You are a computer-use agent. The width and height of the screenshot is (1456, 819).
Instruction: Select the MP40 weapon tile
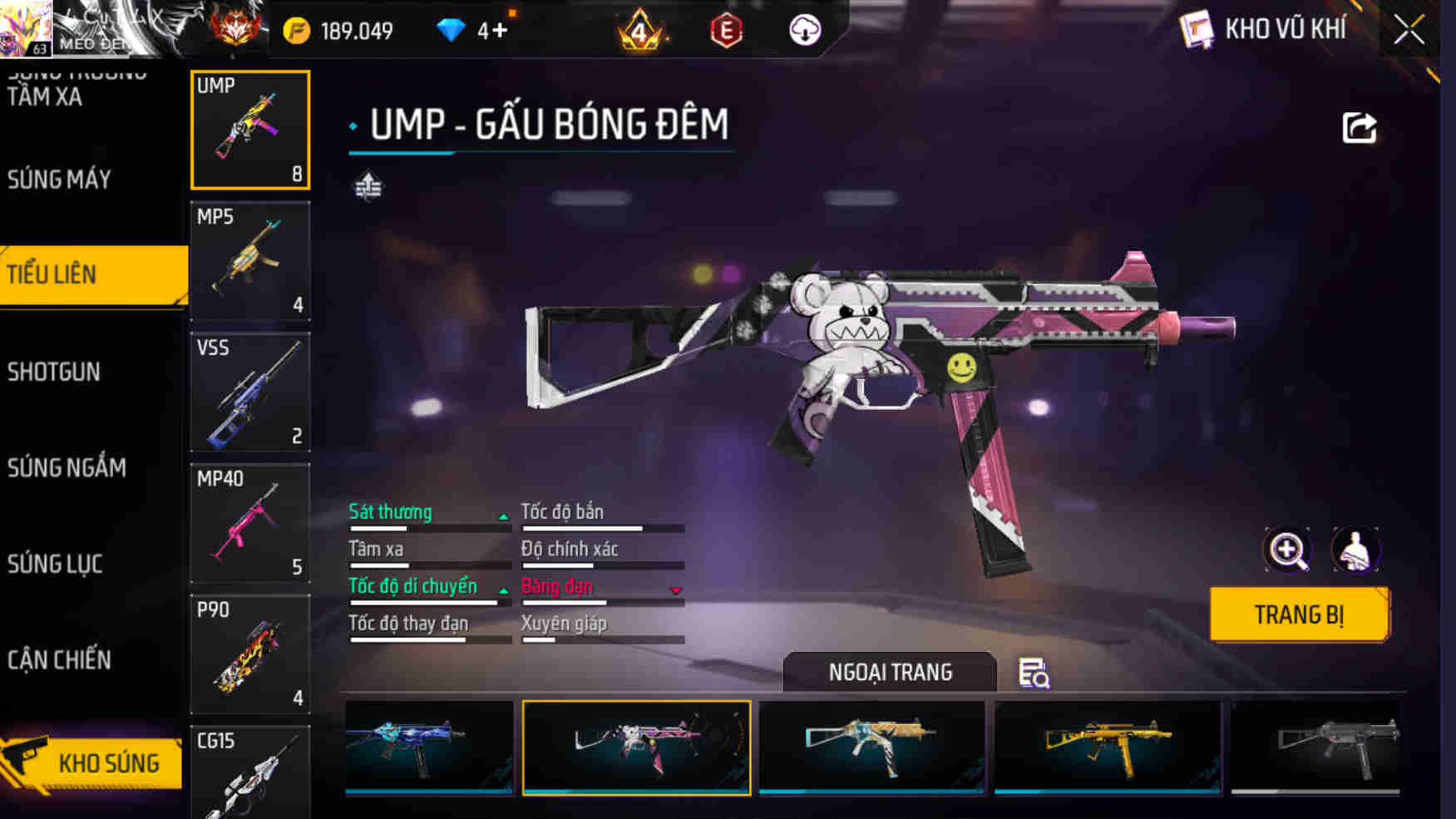(x=250, y=523)
